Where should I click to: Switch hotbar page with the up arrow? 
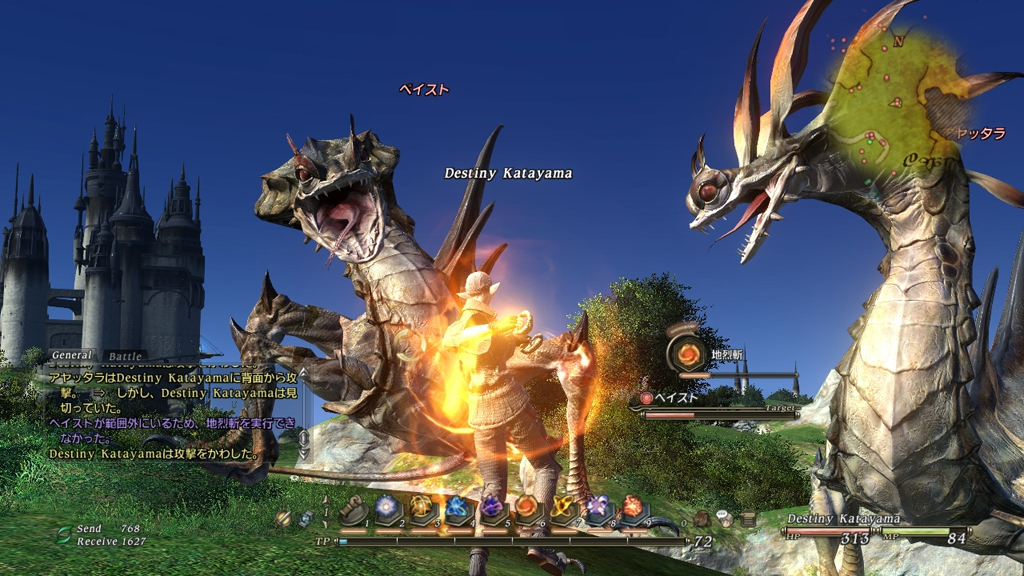click(326, 498)
